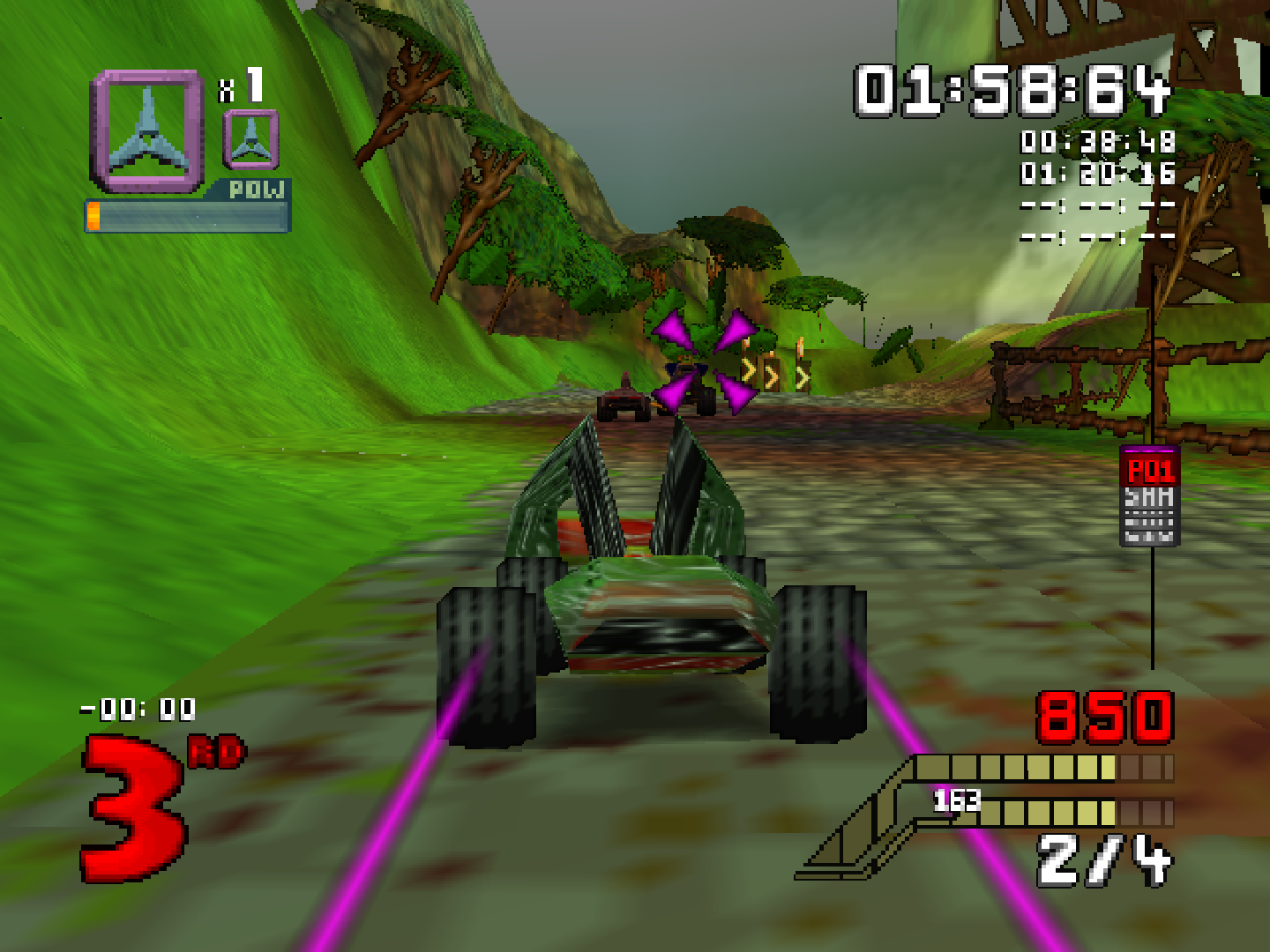This screenshot has width=1270, height=952.
Task: Select the large caltrop weapon icon
Action: pyautogui.click(x=148, y=130)
